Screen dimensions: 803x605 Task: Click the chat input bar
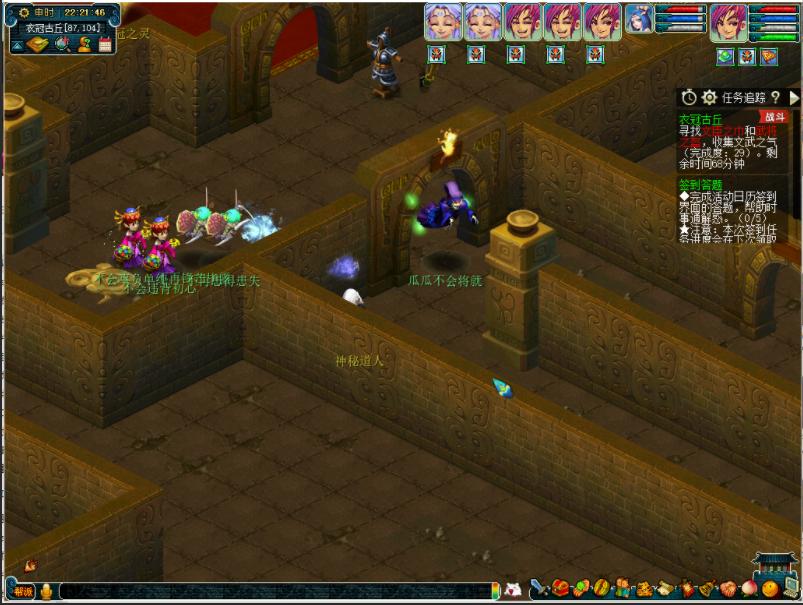point(280,591)
